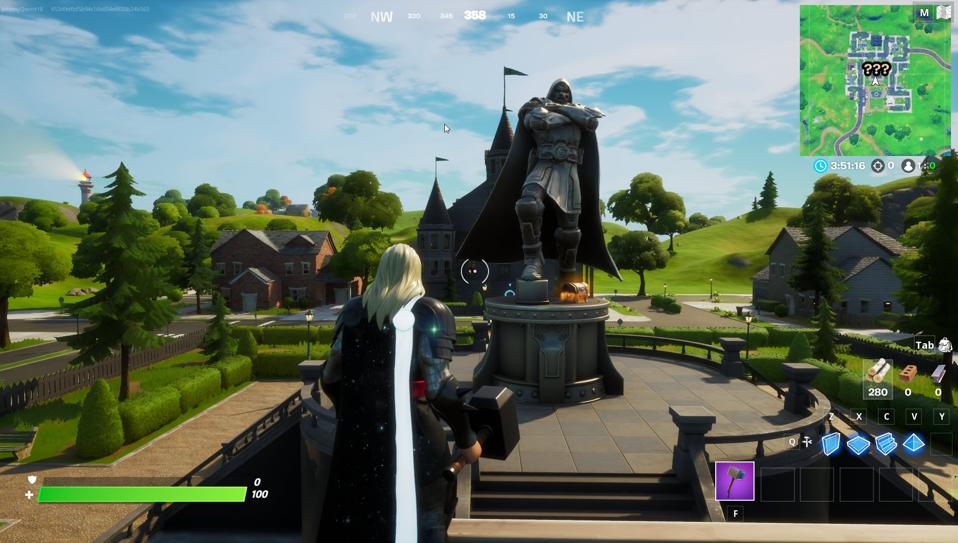The image size is (958, 543).
Task: Choose the brick material icon
Action: tap(909, 373)
